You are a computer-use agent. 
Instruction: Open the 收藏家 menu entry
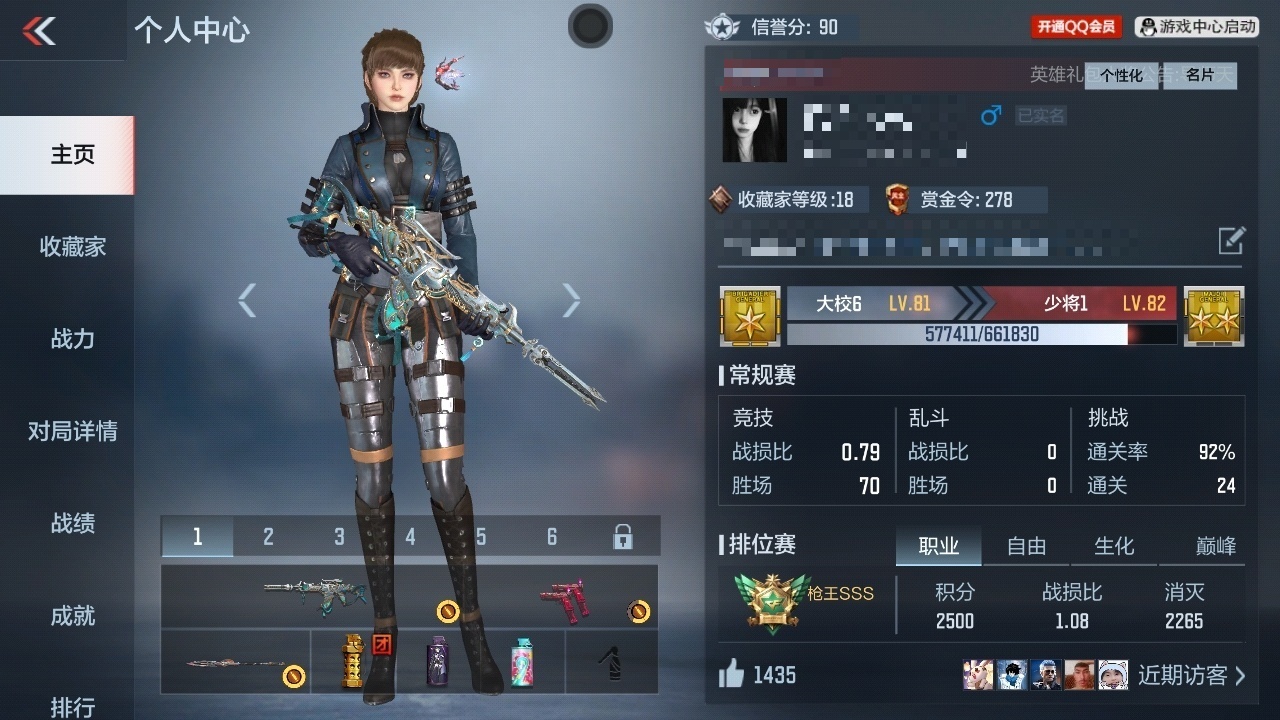(x=72, y=247)
